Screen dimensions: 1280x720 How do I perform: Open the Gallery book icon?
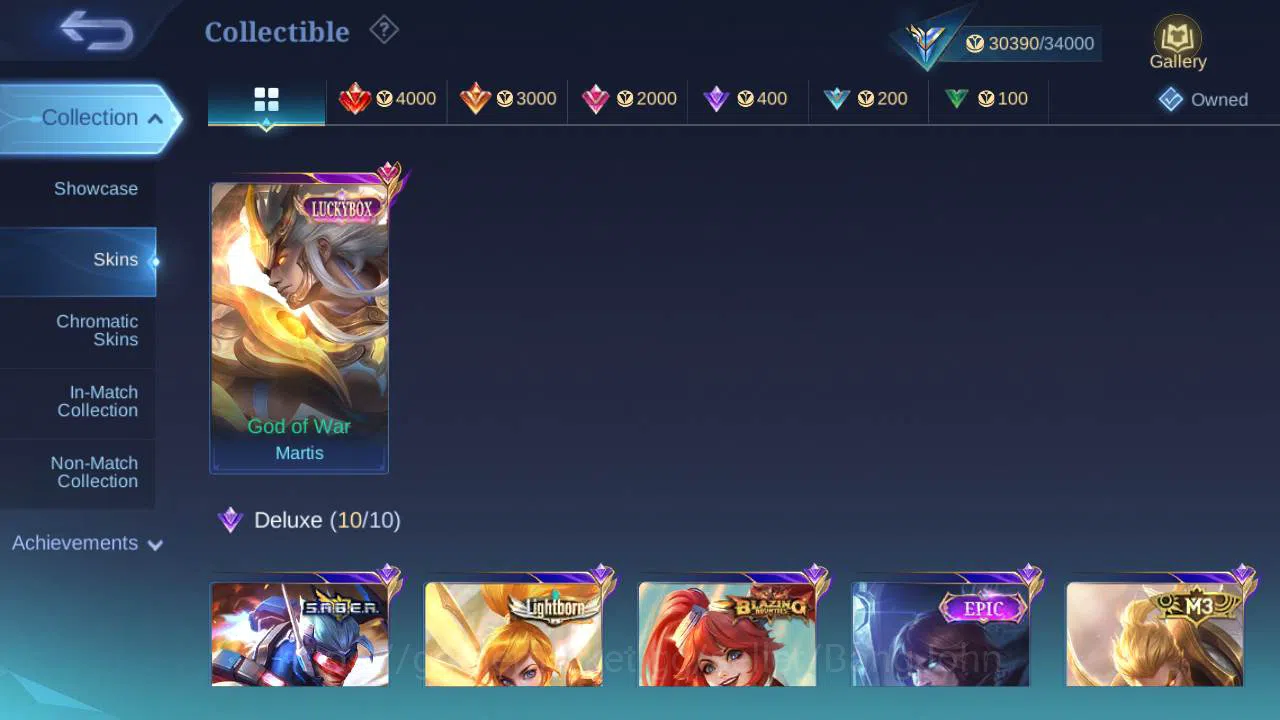(1177, 38)
